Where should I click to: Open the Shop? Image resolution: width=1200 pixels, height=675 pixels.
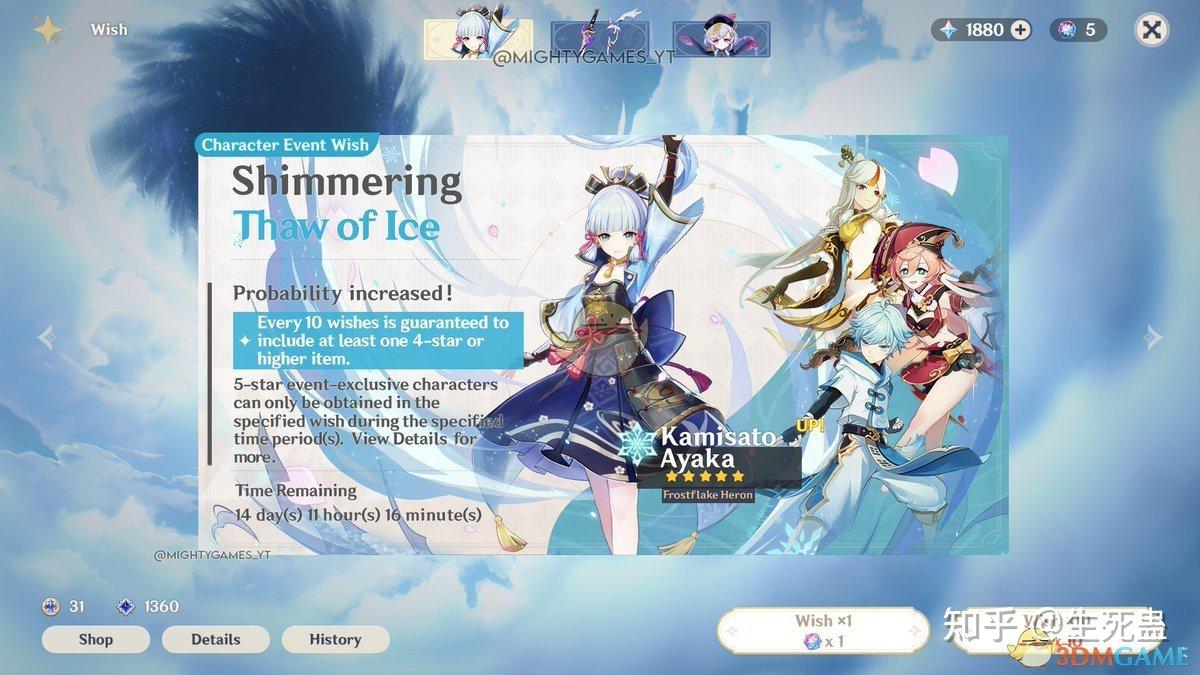[96, 639]
